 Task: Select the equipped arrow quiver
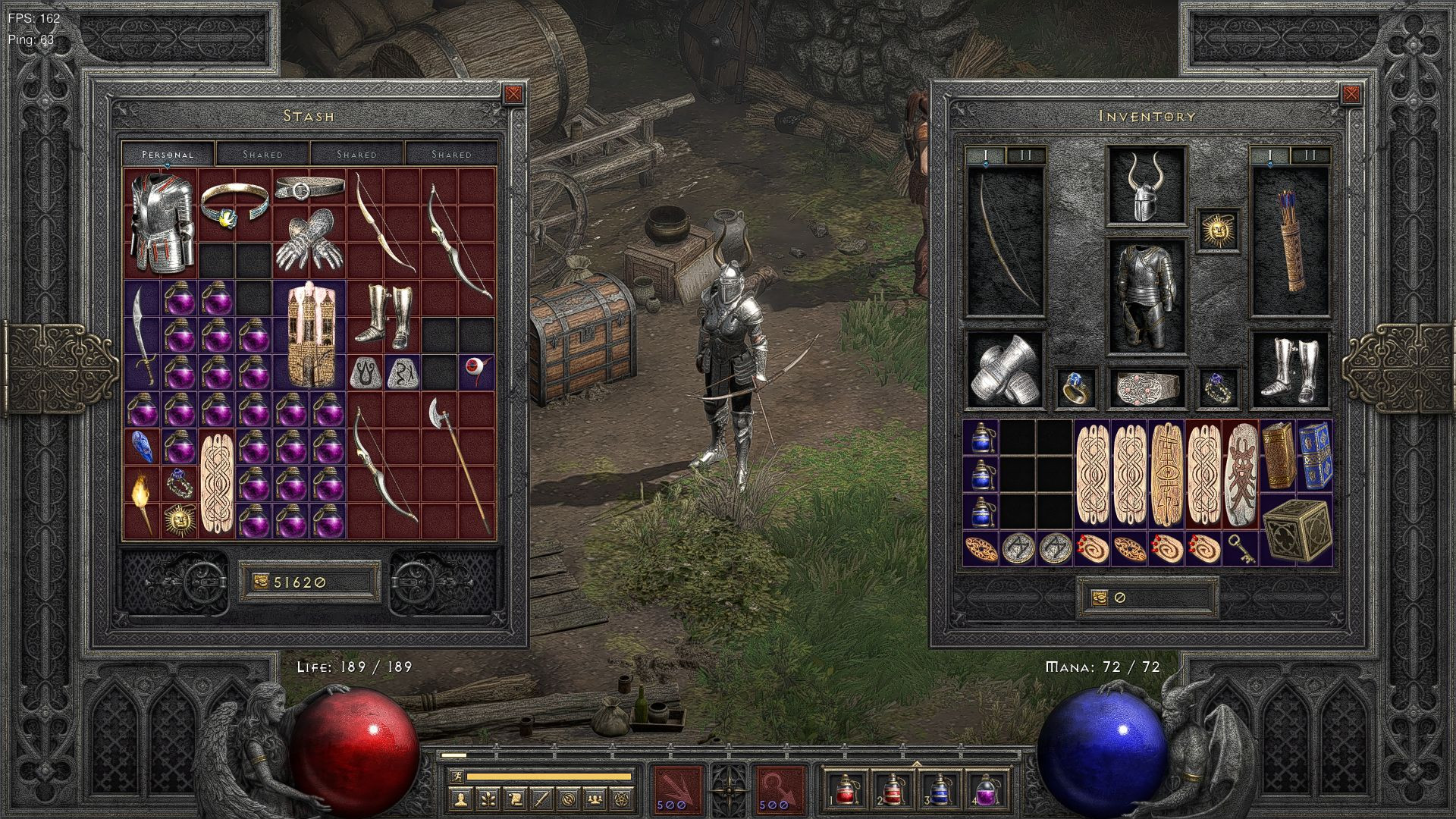coord(1289,241)
